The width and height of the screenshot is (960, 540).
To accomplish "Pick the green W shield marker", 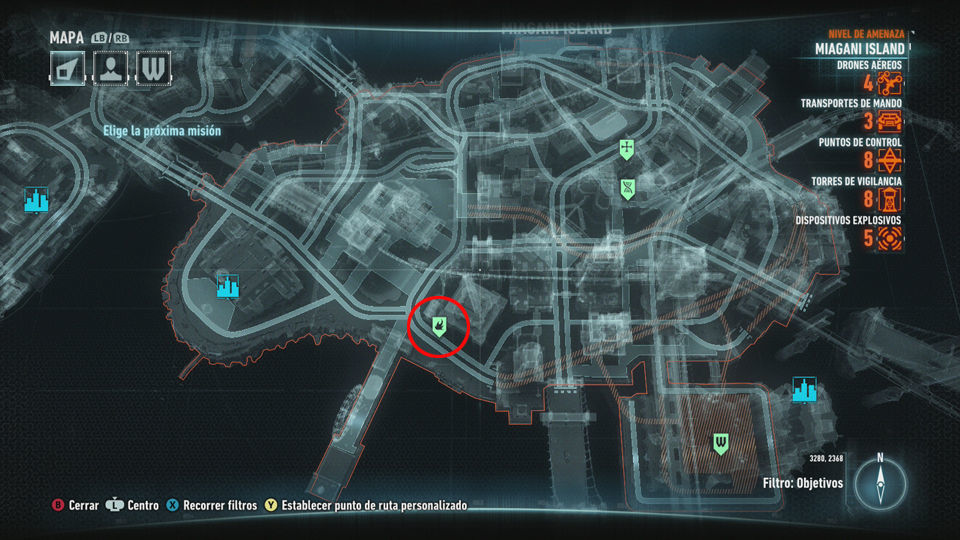I will click(719, 443).
